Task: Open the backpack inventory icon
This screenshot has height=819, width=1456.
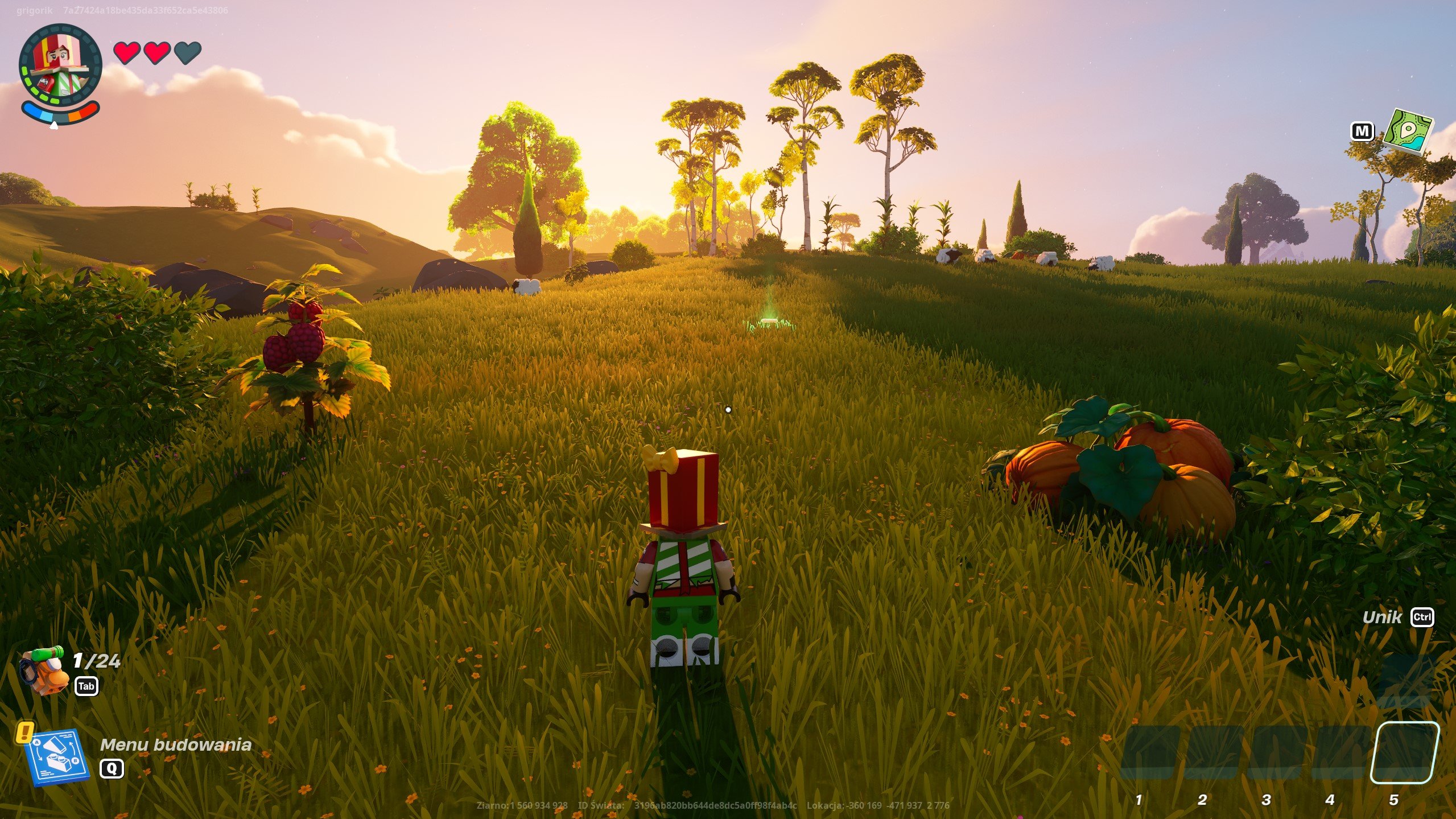Action: point(43,670)
